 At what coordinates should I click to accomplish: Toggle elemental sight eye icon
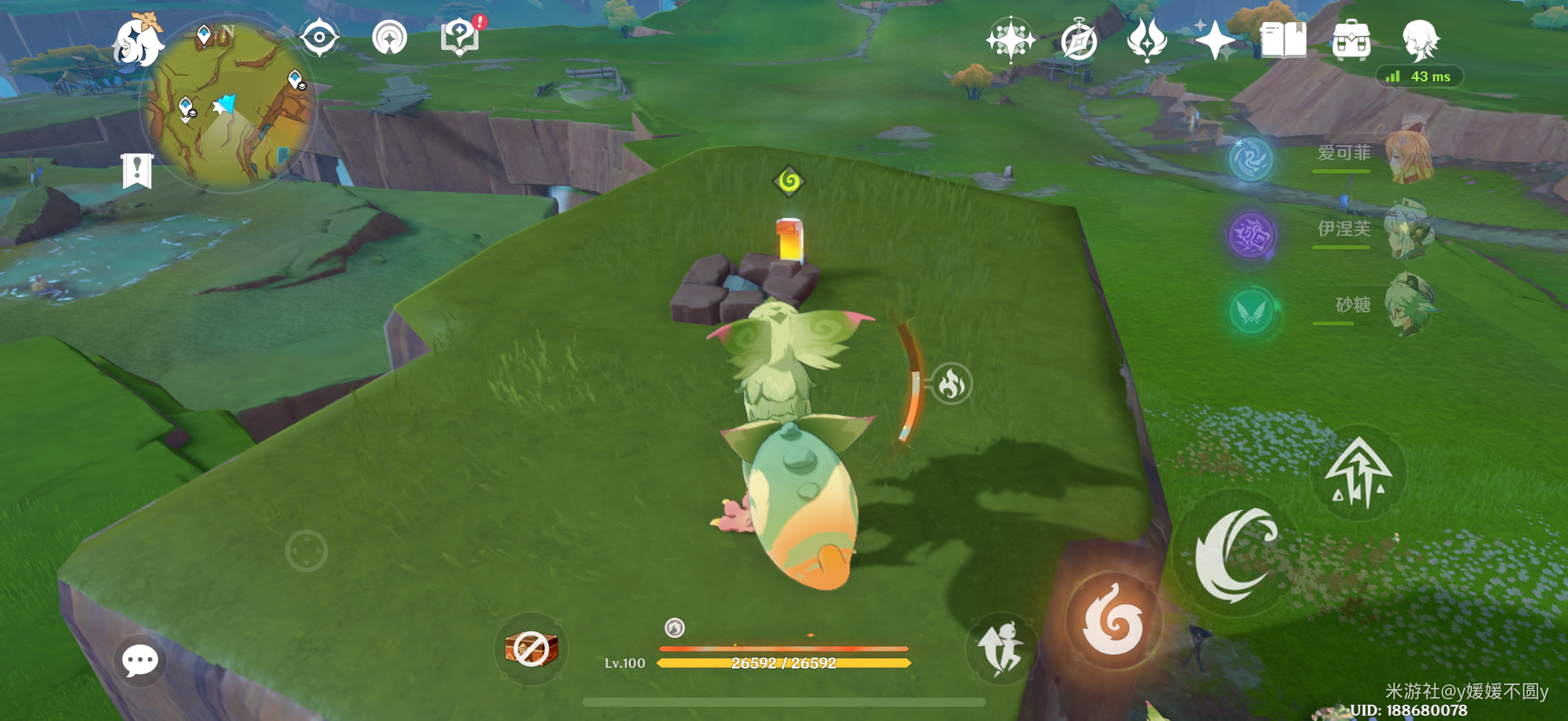click(x=319, y=38)
